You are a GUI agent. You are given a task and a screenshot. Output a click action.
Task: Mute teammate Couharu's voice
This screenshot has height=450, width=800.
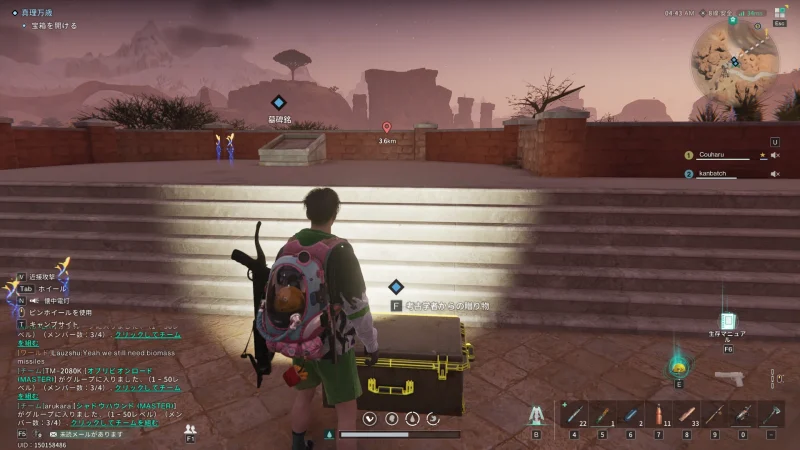tap(775, 155)
